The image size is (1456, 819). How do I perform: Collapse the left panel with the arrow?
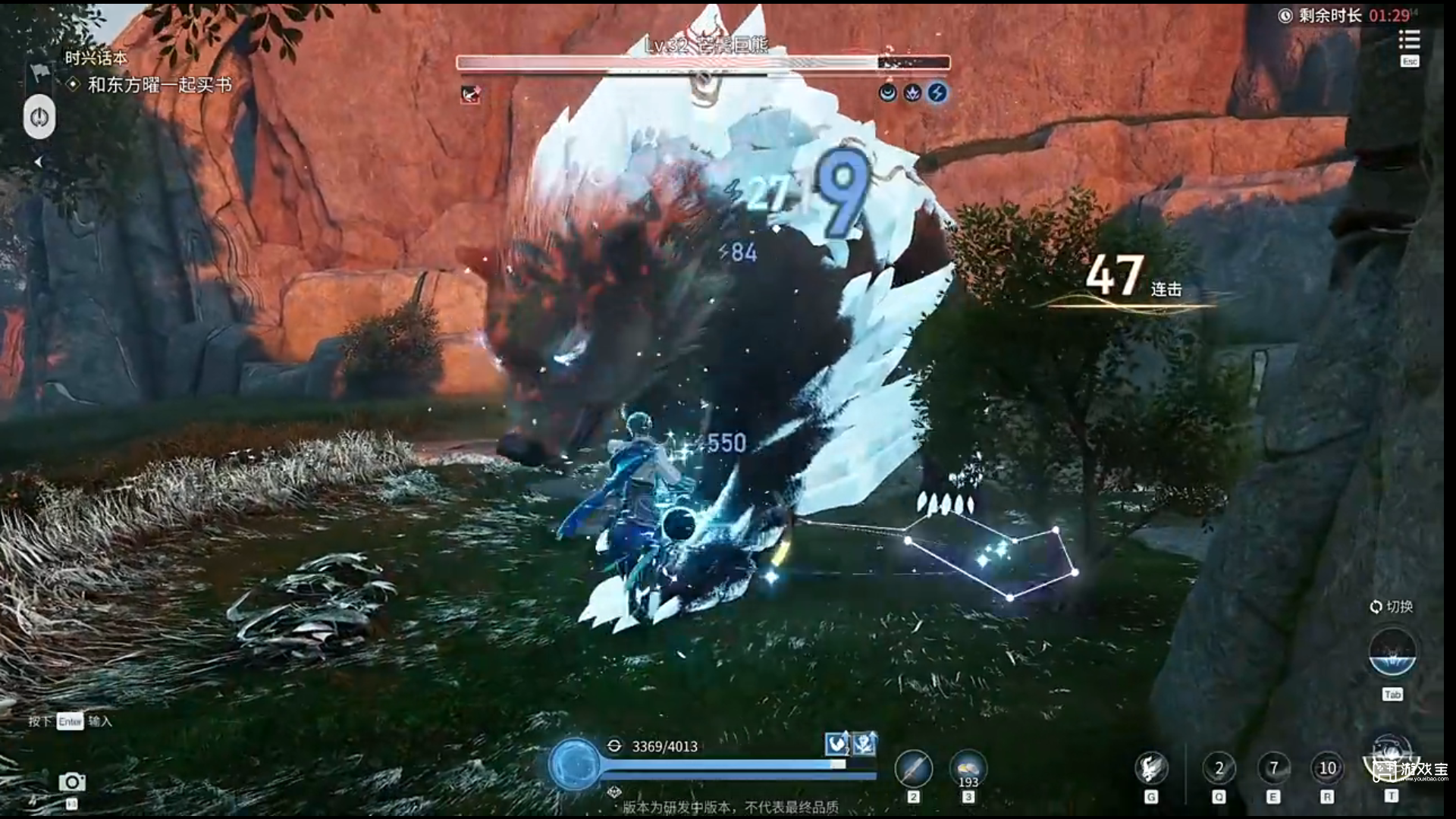coord(38,162)
